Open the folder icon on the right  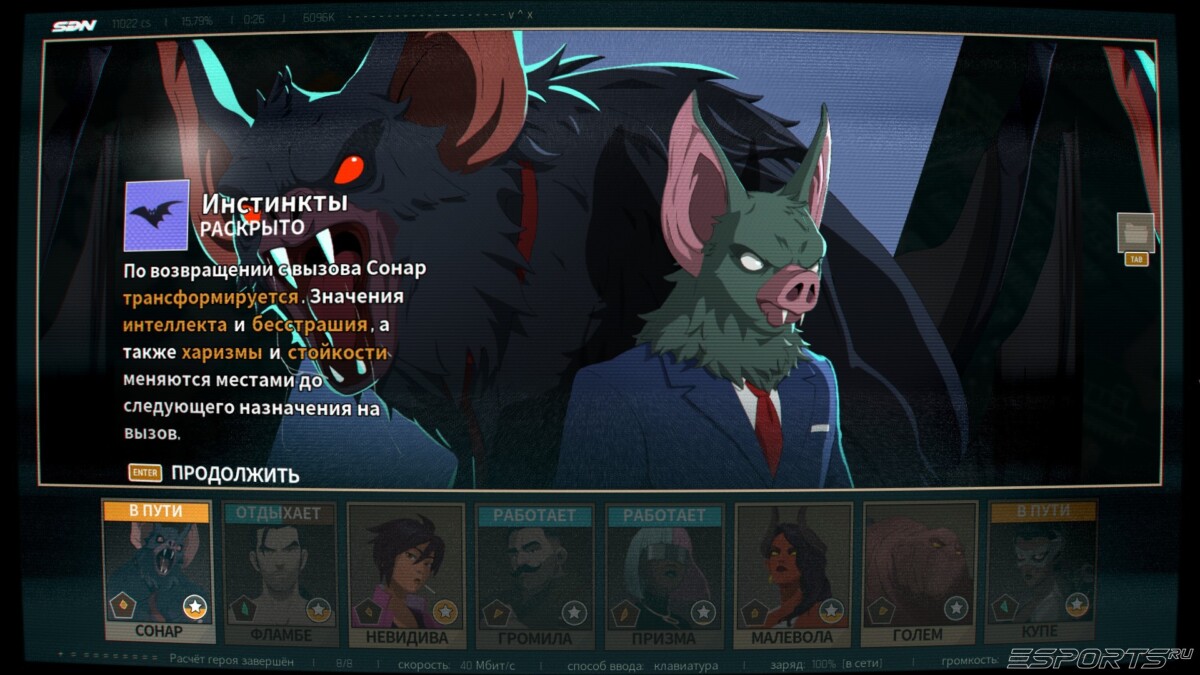coord(1135,233)
